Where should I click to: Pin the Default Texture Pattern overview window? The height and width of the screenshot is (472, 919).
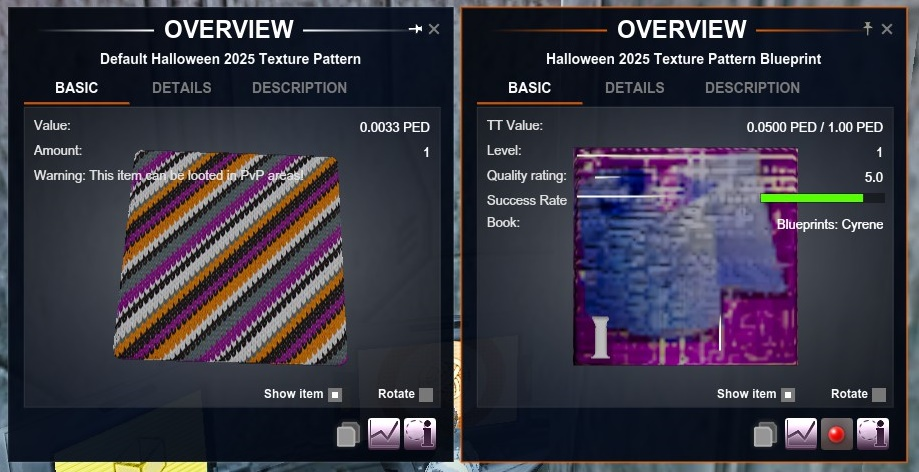coord(416,30)
